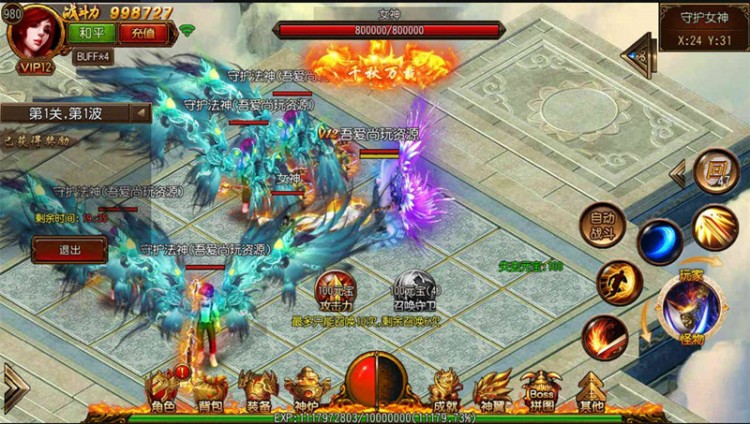
Task: Open the character portrait panel
Action: [x=36, y=32]
